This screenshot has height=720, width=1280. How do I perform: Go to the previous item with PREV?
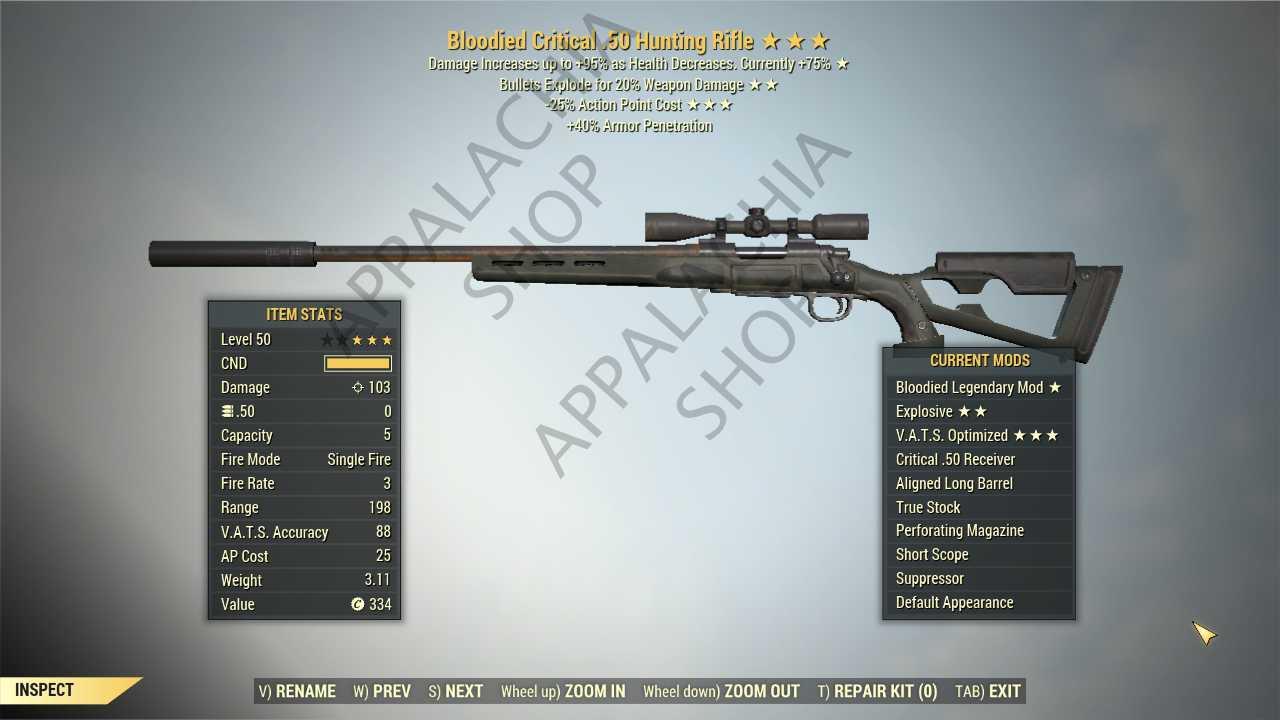[382, 691]
